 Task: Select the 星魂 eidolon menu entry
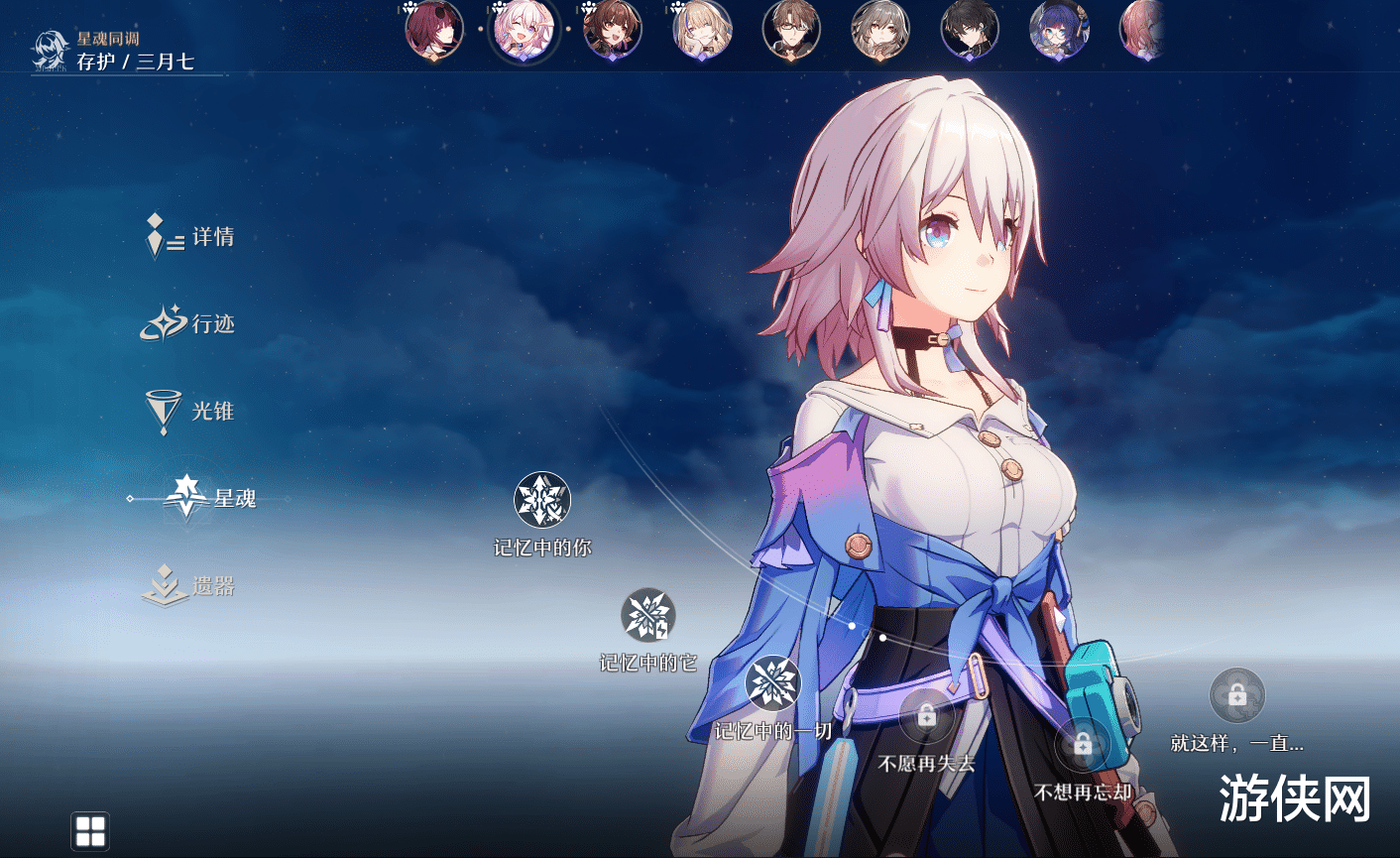pyautogui.click(x=211, y=498)
